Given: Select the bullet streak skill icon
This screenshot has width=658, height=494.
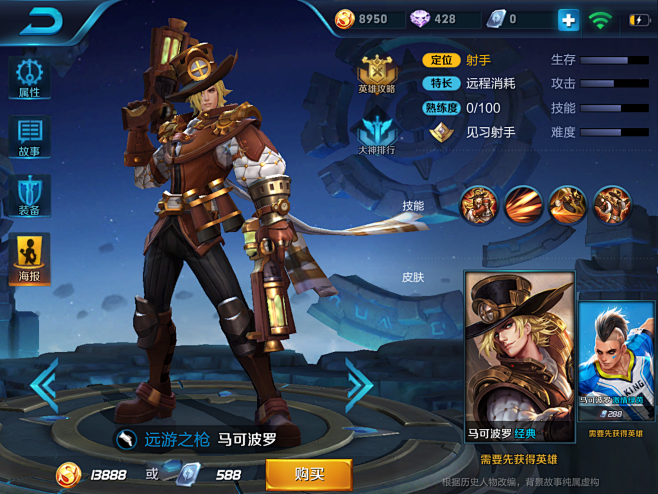Looking at the screenshot, I should (x=522, y=204).
